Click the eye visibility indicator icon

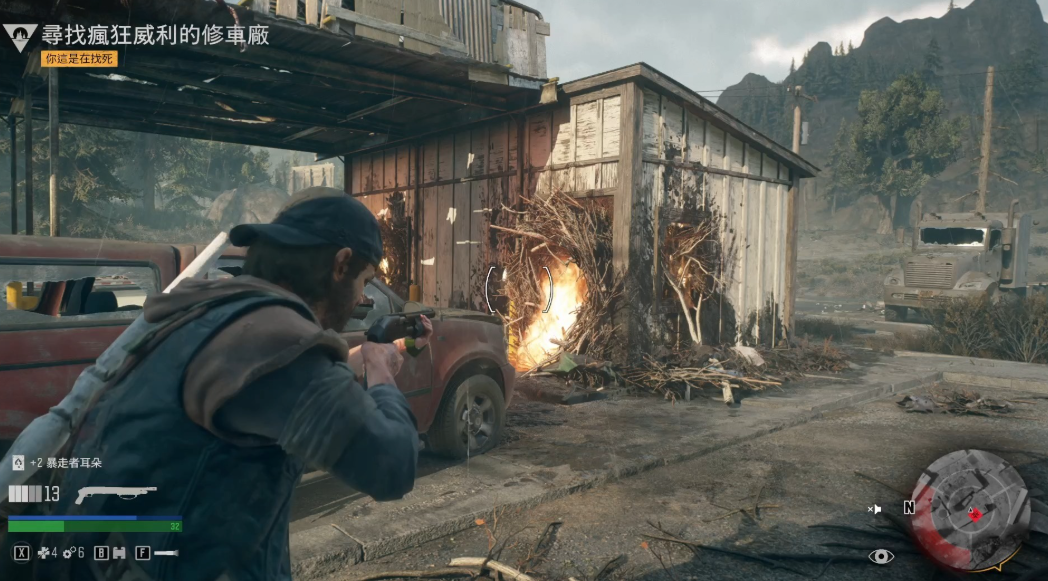pyautogui.click(x=881, y=556)
